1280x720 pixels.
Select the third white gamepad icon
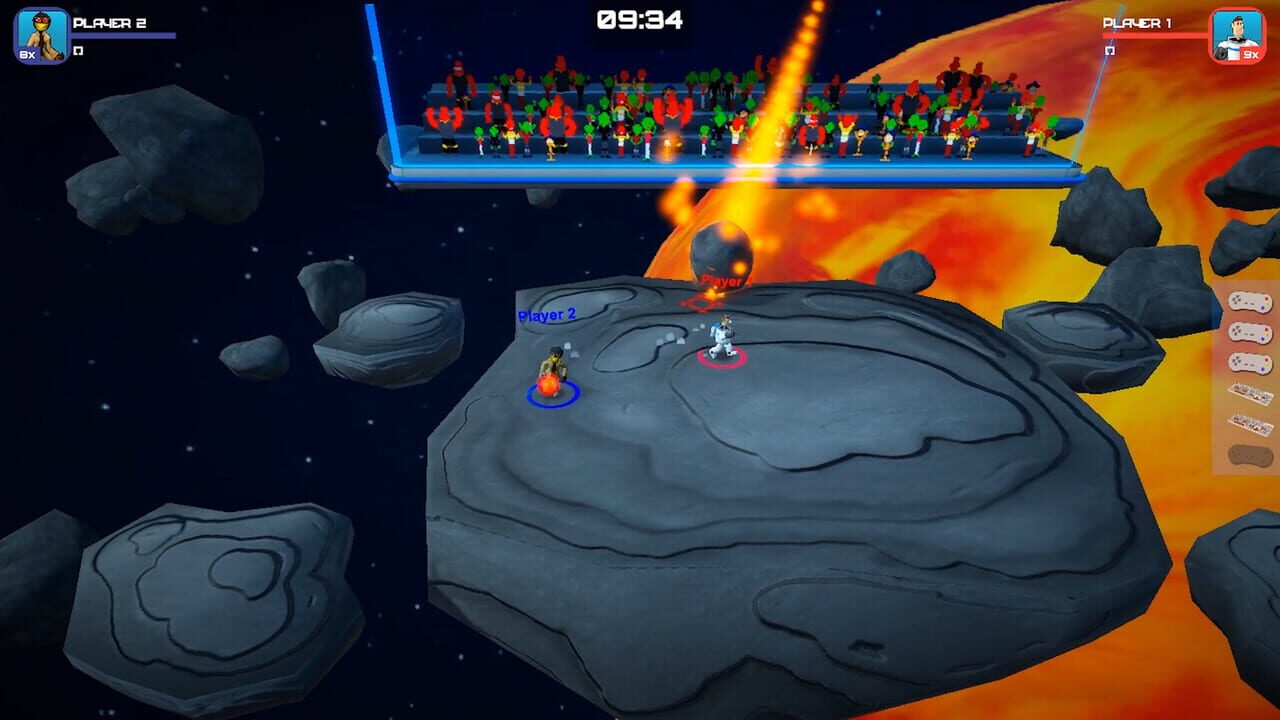(1246, 361)
